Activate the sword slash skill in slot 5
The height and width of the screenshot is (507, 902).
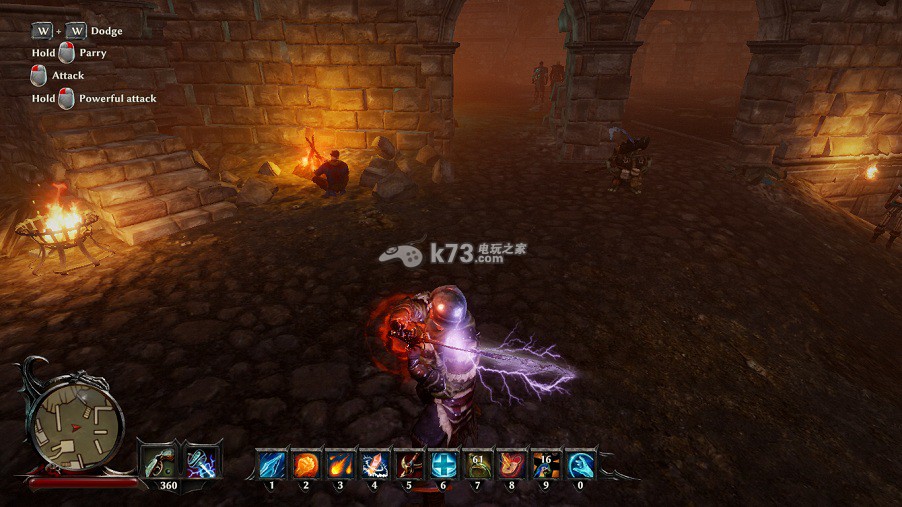pos(408,464)
